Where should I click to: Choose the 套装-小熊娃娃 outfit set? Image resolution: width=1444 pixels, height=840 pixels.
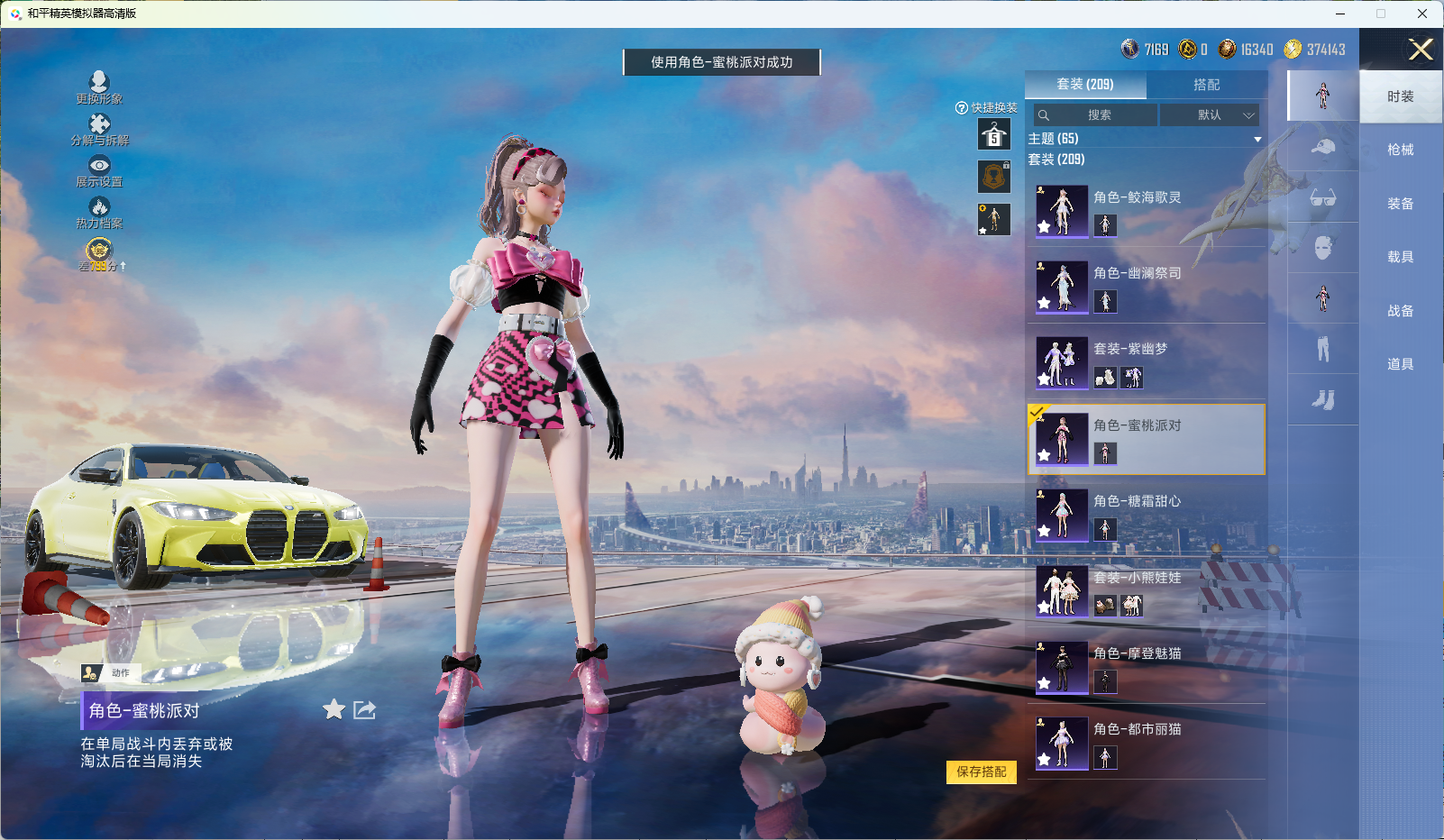(1146, 591)
